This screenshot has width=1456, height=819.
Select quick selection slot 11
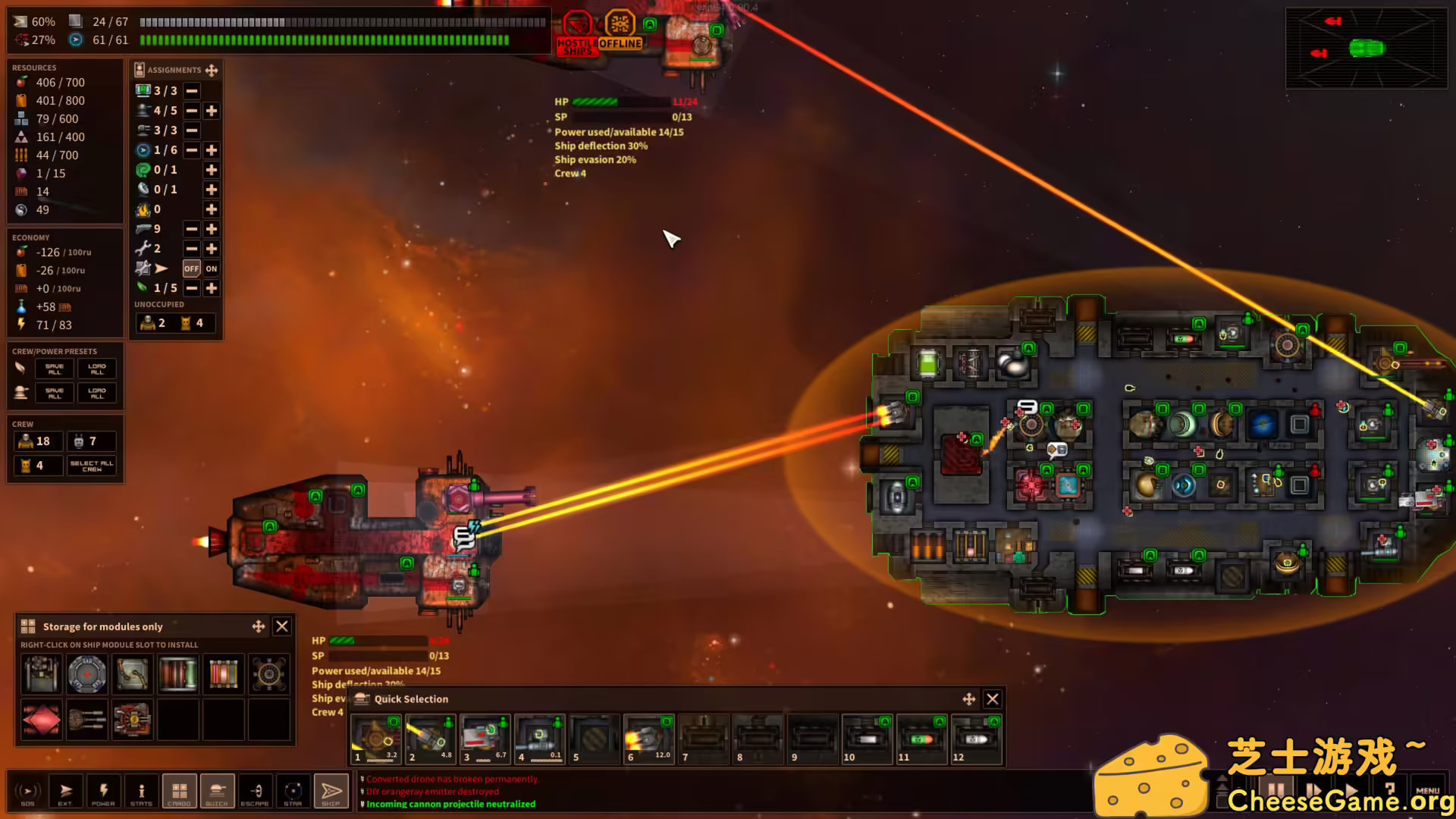click(921, 739)
